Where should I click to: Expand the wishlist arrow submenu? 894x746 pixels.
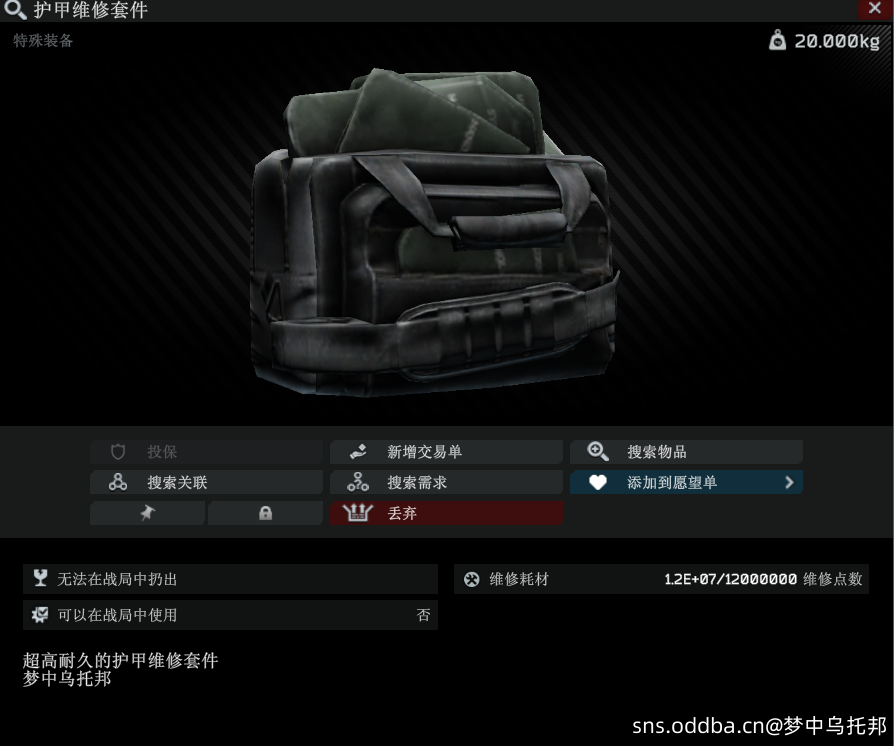[x=789, y=483]
